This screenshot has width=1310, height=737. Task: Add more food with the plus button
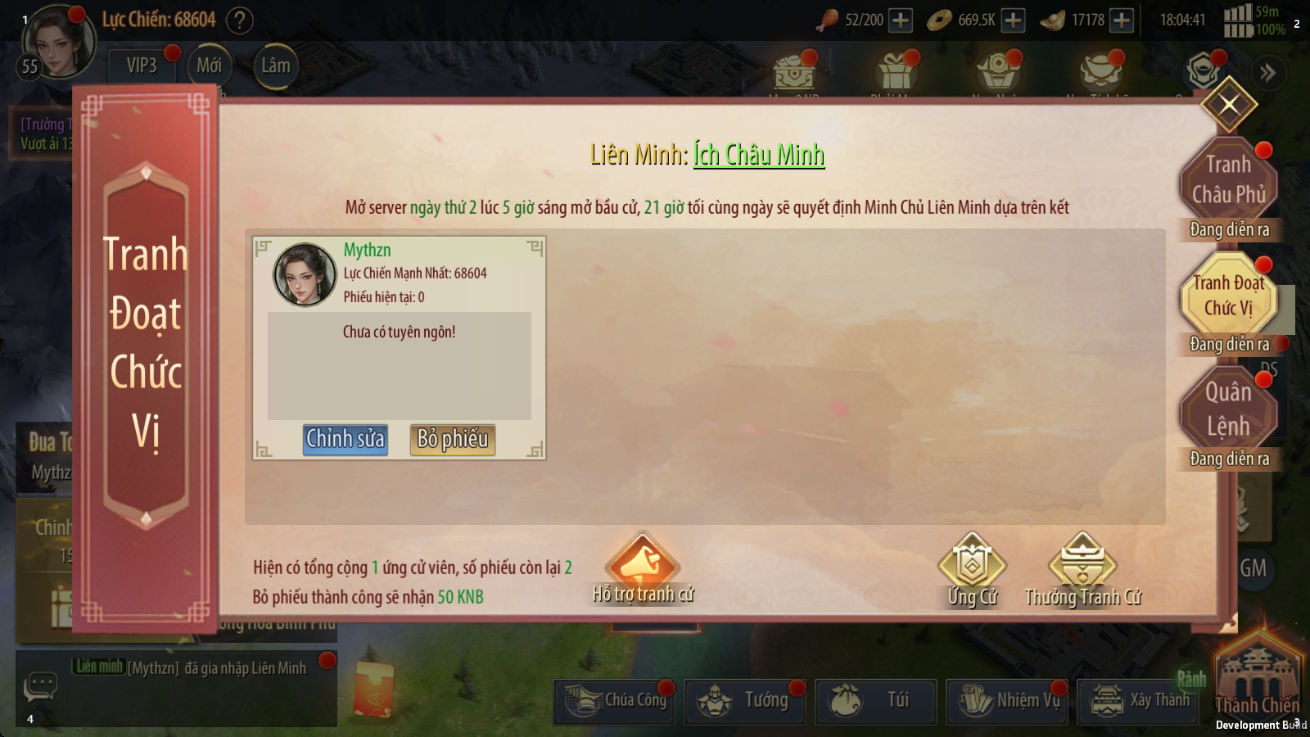click(x=900, y=20)
